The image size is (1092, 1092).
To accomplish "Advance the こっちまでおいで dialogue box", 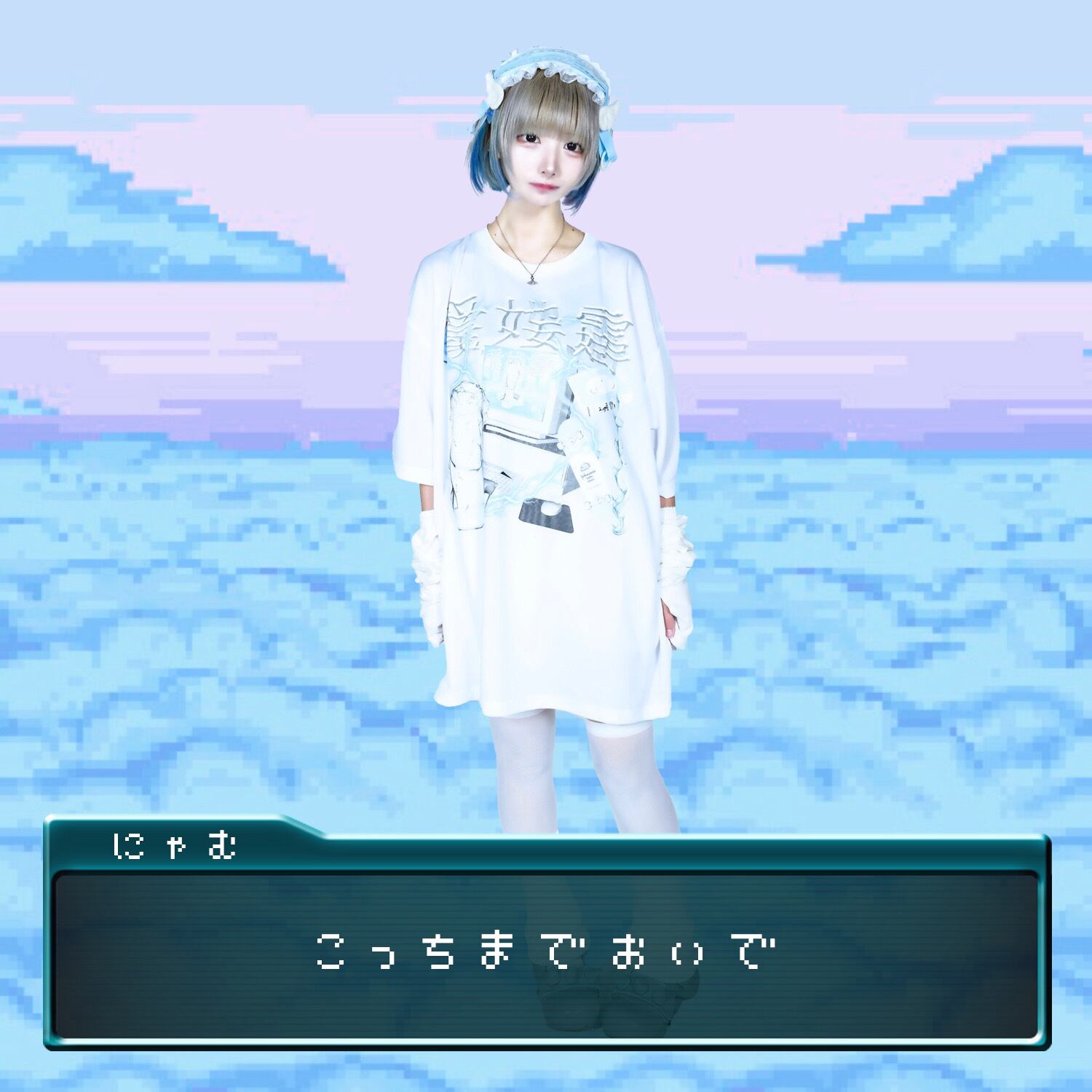I will coord(546,954).
